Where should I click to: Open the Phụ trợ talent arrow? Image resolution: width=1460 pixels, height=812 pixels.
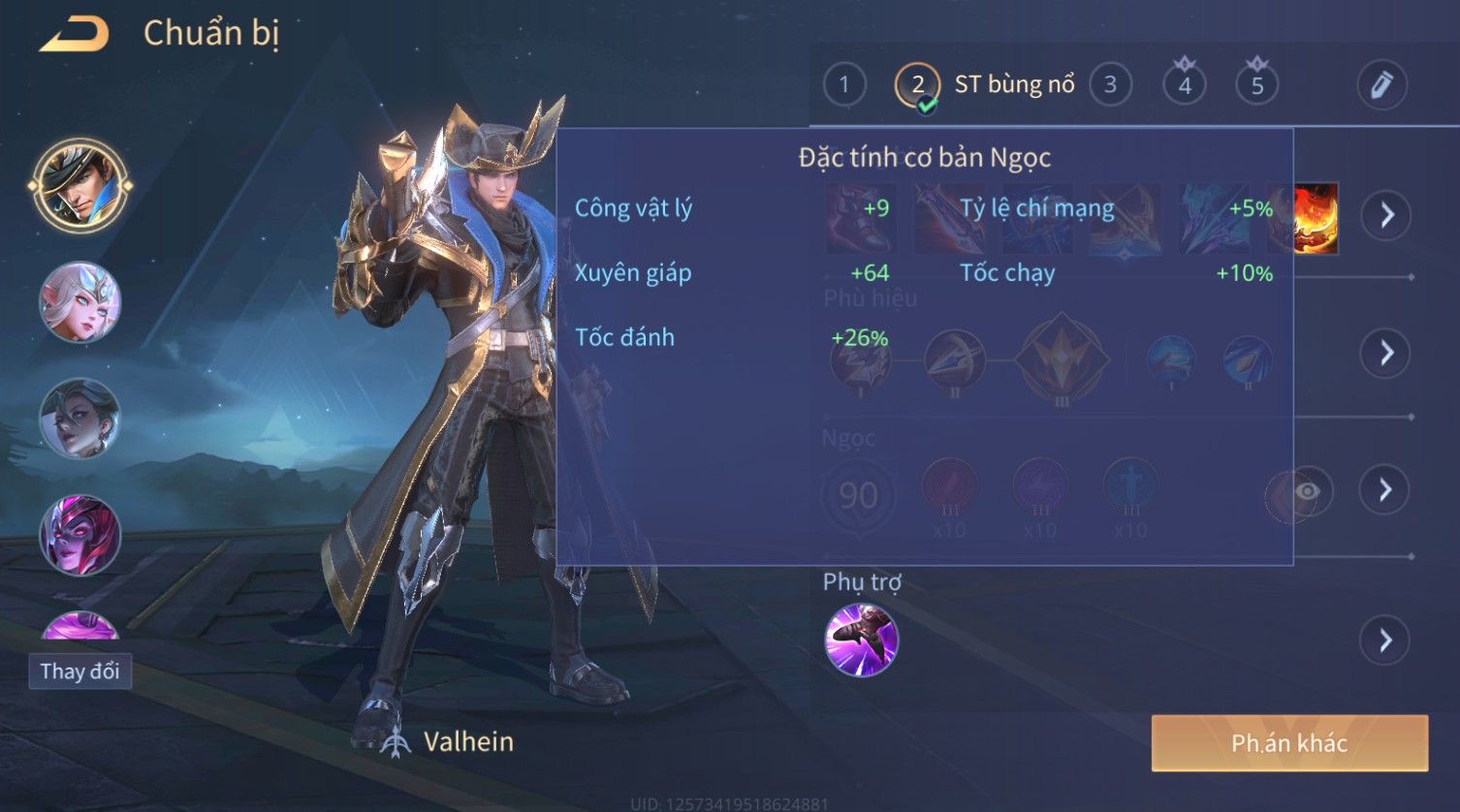tap(1384, 640)
